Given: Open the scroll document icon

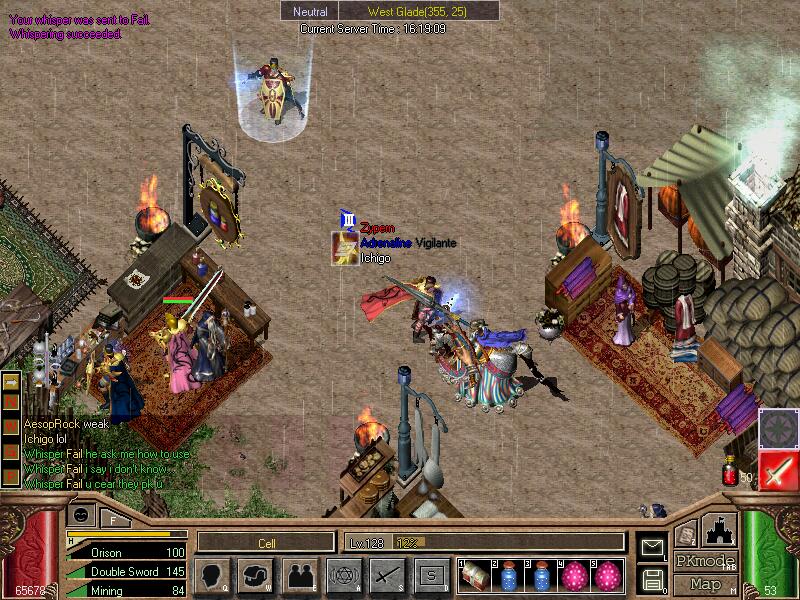Looking at the screenshot, I should click(685, 535).
